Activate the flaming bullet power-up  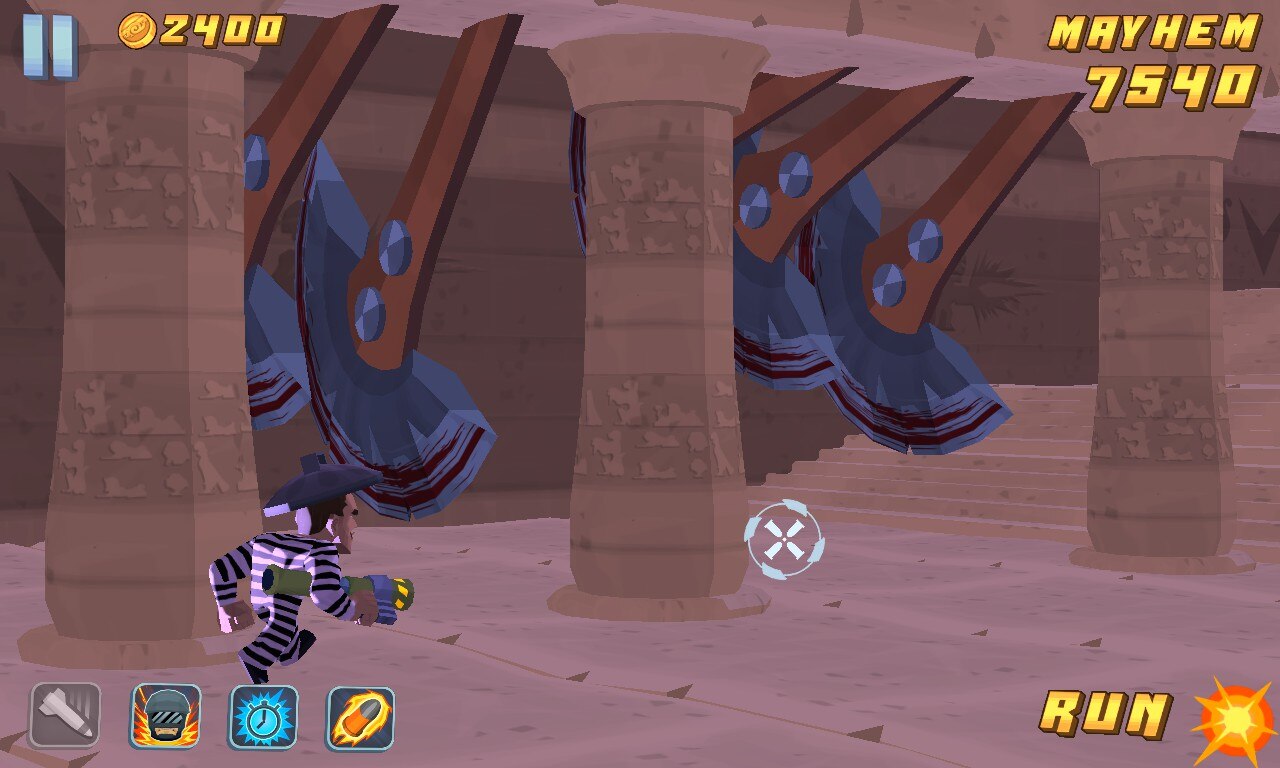click(361, 716)
